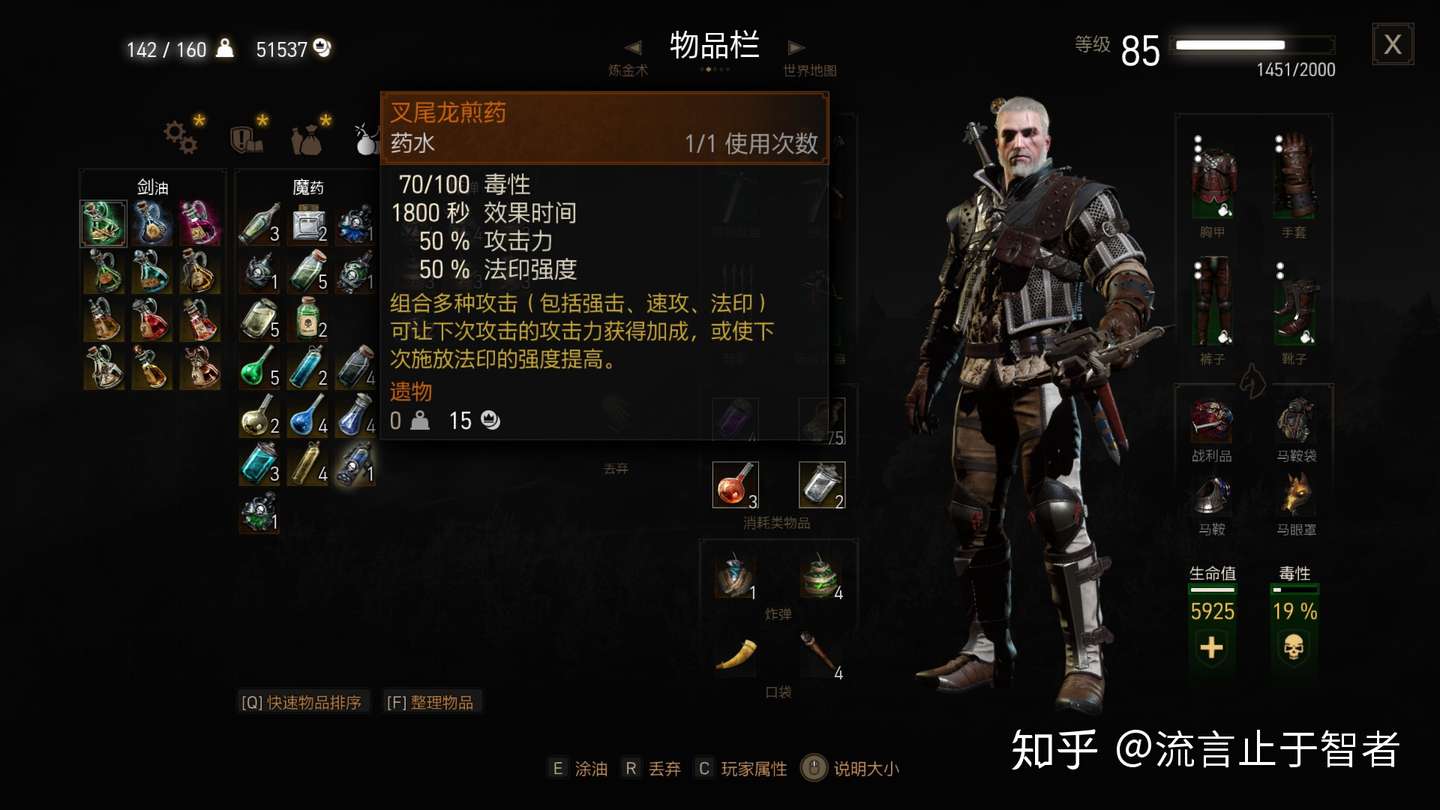This screenshot has height=810, width=1440.
Task: Open the gears crafting-components inventory tab
Action: pyautogui.click(x=182, y=136)
